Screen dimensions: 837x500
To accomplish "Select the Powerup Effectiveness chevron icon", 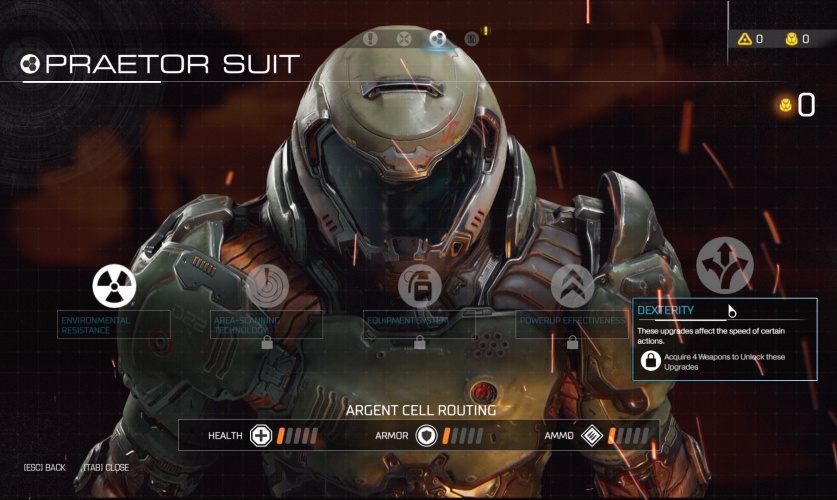I will pos(572,287).
